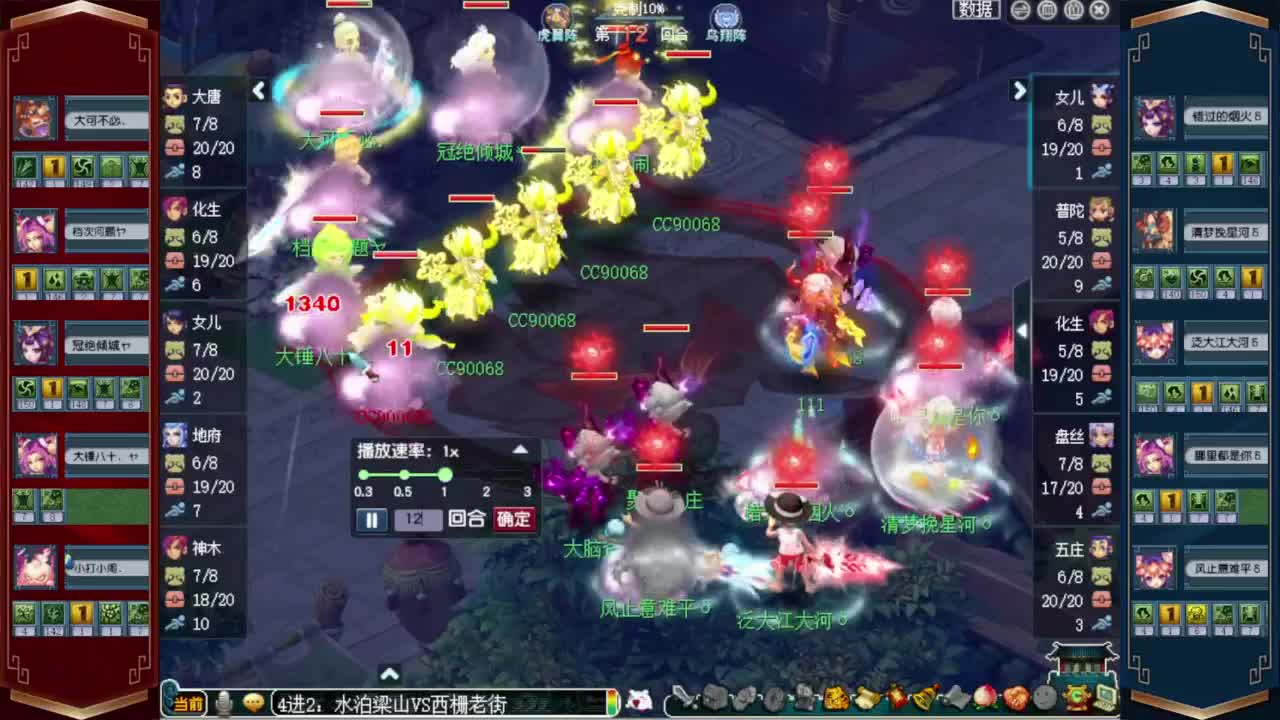Click the microphone icon in the chat bar
Viewport: 1280px width, 720px height.
(x=222, y=703)
